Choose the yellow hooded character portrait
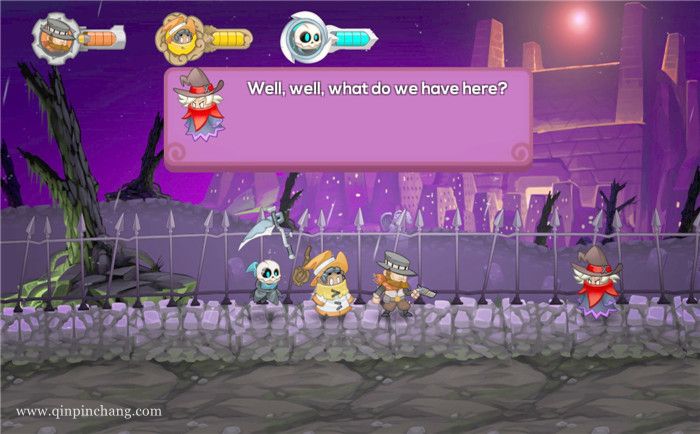This screenshot has width=700, height=434. pyautogui.click(x=177, y=38)
